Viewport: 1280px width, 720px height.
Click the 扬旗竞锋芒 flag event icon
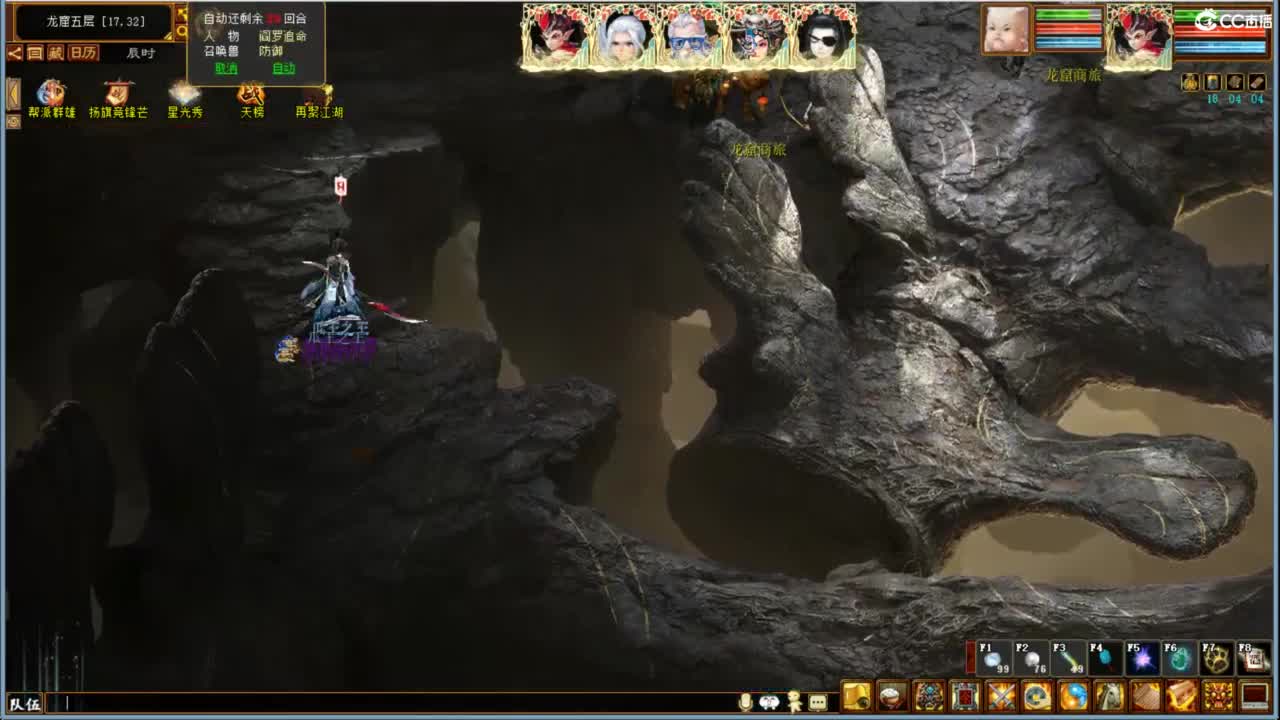pyautogui.click(x=118, y=93)
